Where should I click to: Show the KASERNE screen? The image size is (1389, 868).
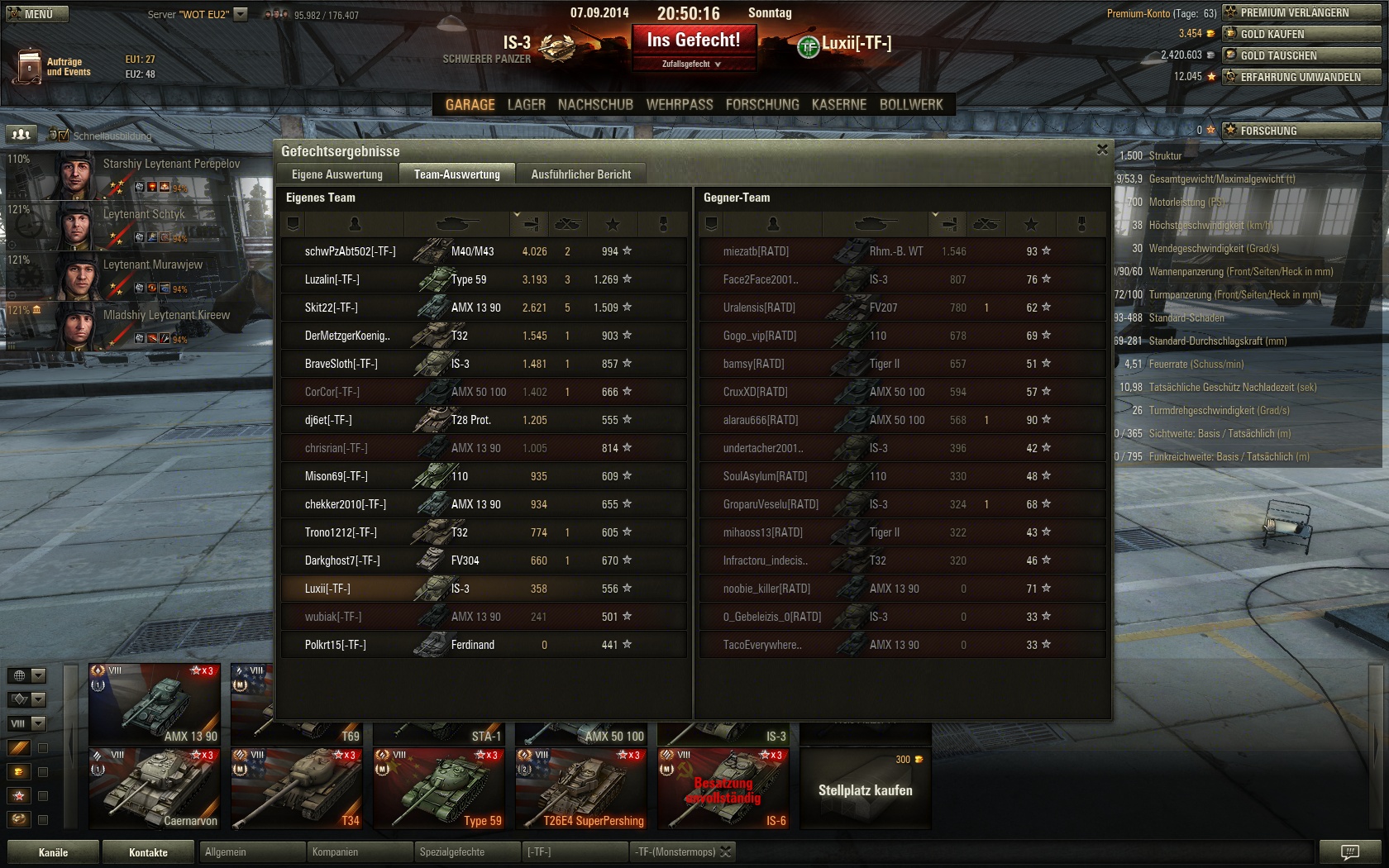pyautogui.click(x=838, y=105)
